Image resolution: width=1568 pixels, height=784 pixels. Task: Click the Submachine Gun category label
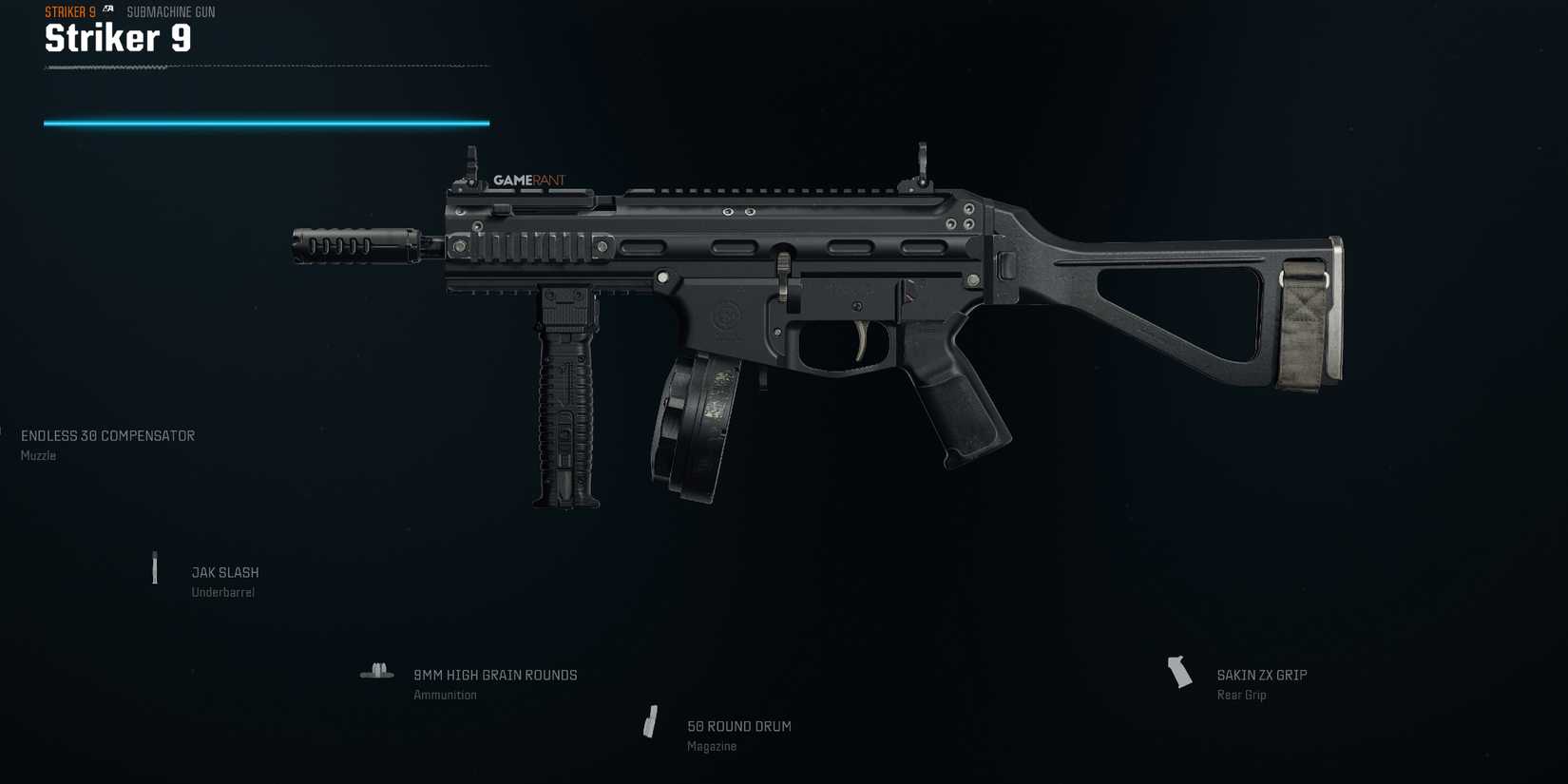pos(171,11)
